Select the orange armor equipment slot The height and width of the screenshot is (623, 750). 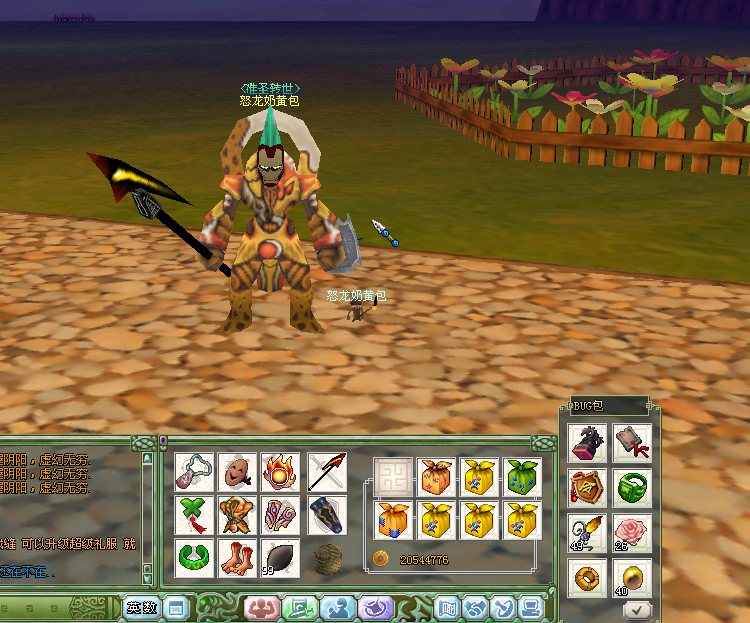point(237,514)
